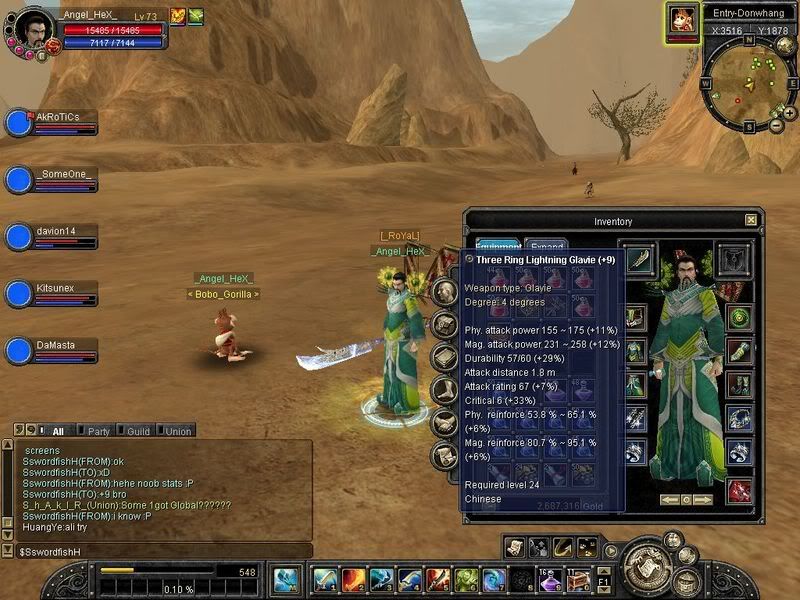
Task: Switch to the Expand inventory tab
Action: pos(547,246)
